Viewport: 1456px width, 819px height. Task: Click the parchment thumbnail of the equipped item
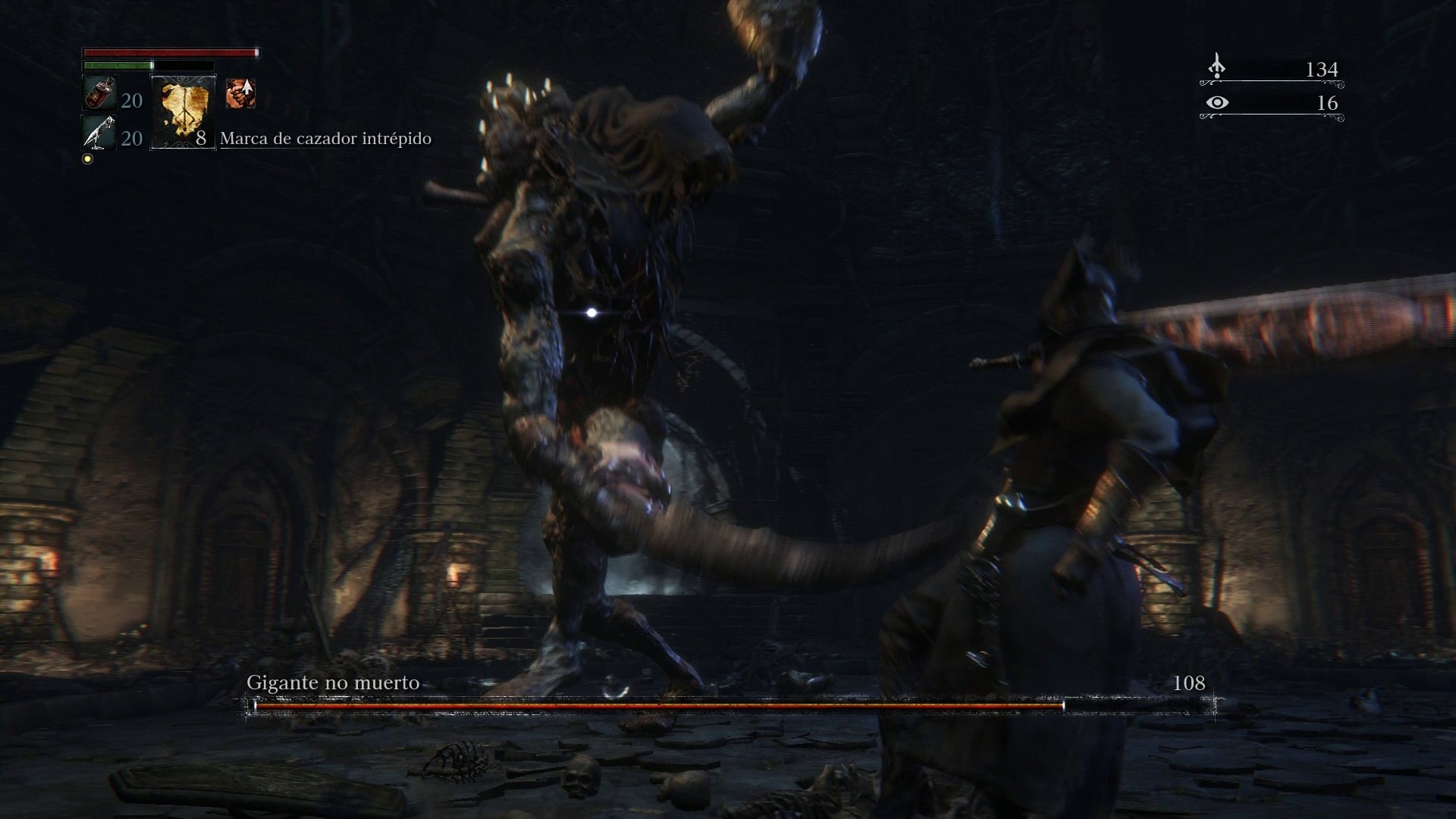click(182, 114)
